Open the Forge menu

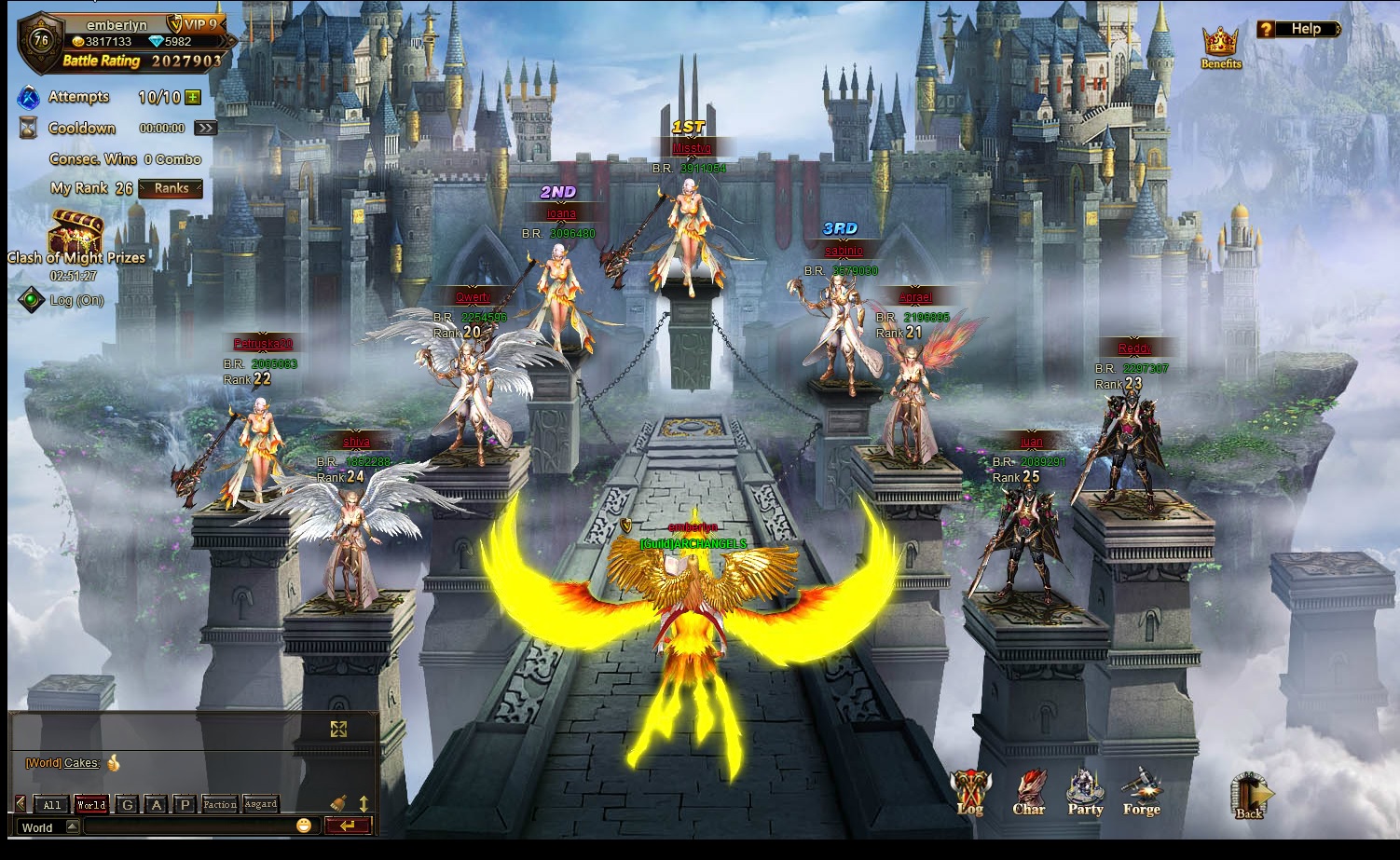(1141, 794)
